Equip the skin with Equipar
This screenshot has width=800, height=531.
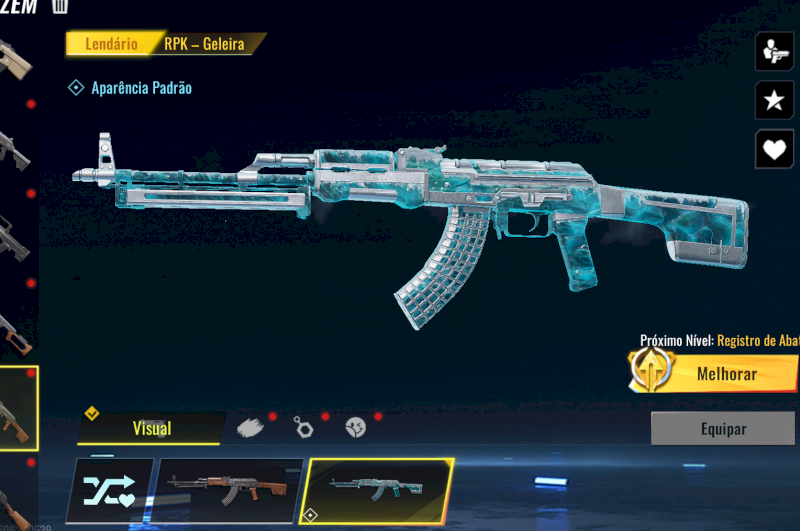[723, 428]
